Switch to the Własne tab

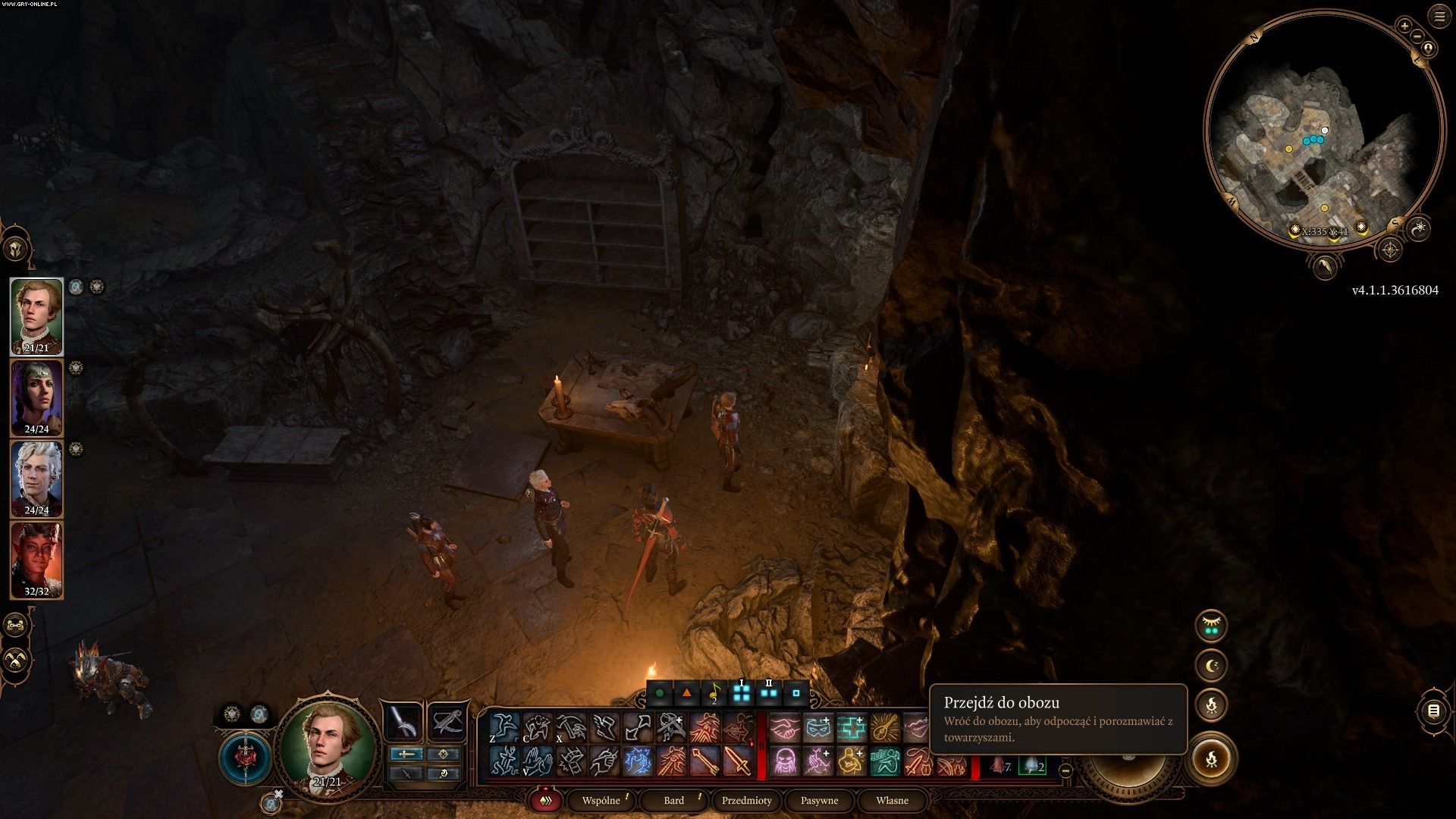pos(892,801)
